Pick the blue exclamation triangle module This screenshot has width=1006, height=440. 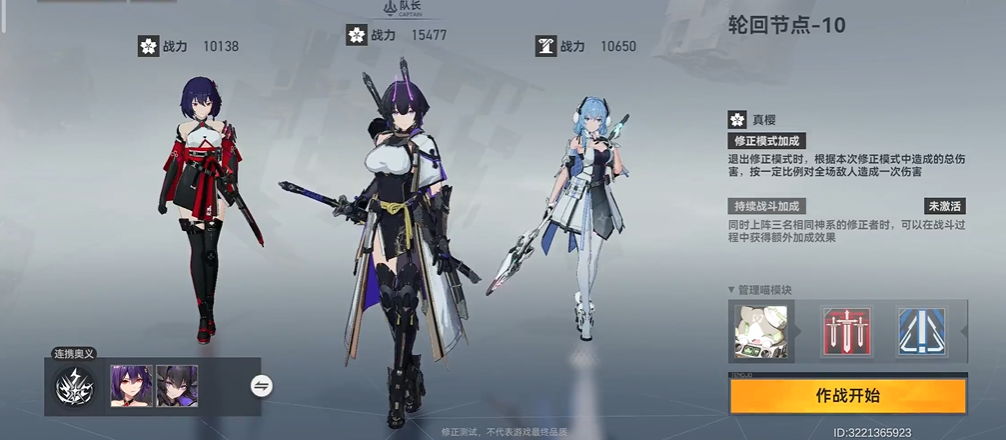921,332
